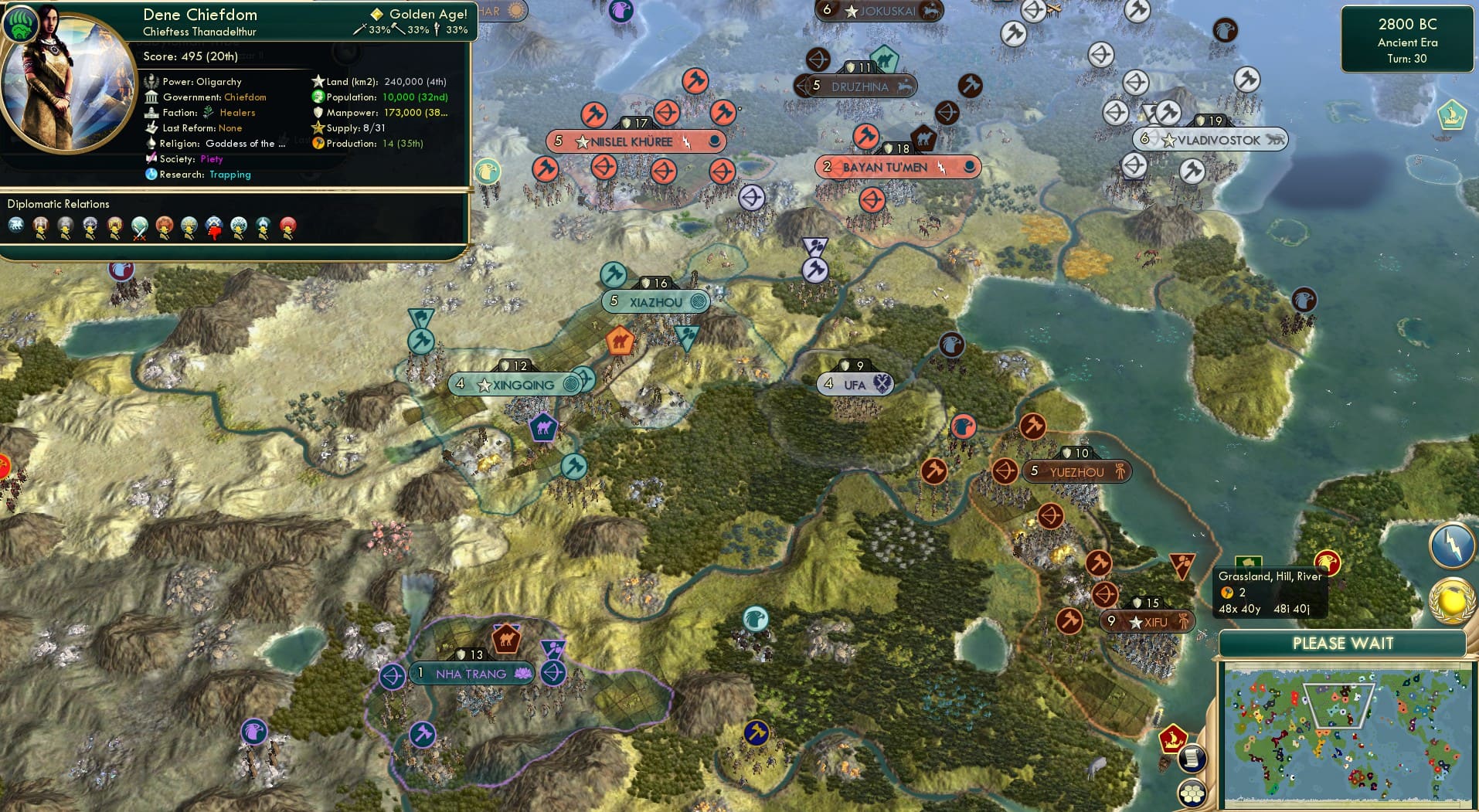Image resolution: width=1479 pixels, height=812 pixels.
Task: Click the Piety society link
Action: 212,159
